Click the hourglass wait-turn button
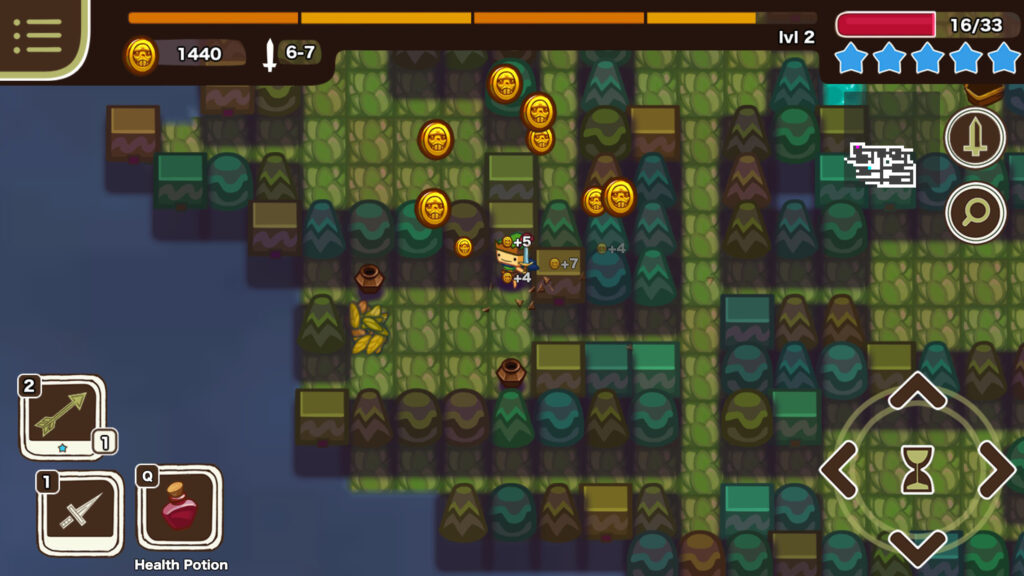This screenshot has height=576, width=1024. pyautogui.click(x=917, y=469)
